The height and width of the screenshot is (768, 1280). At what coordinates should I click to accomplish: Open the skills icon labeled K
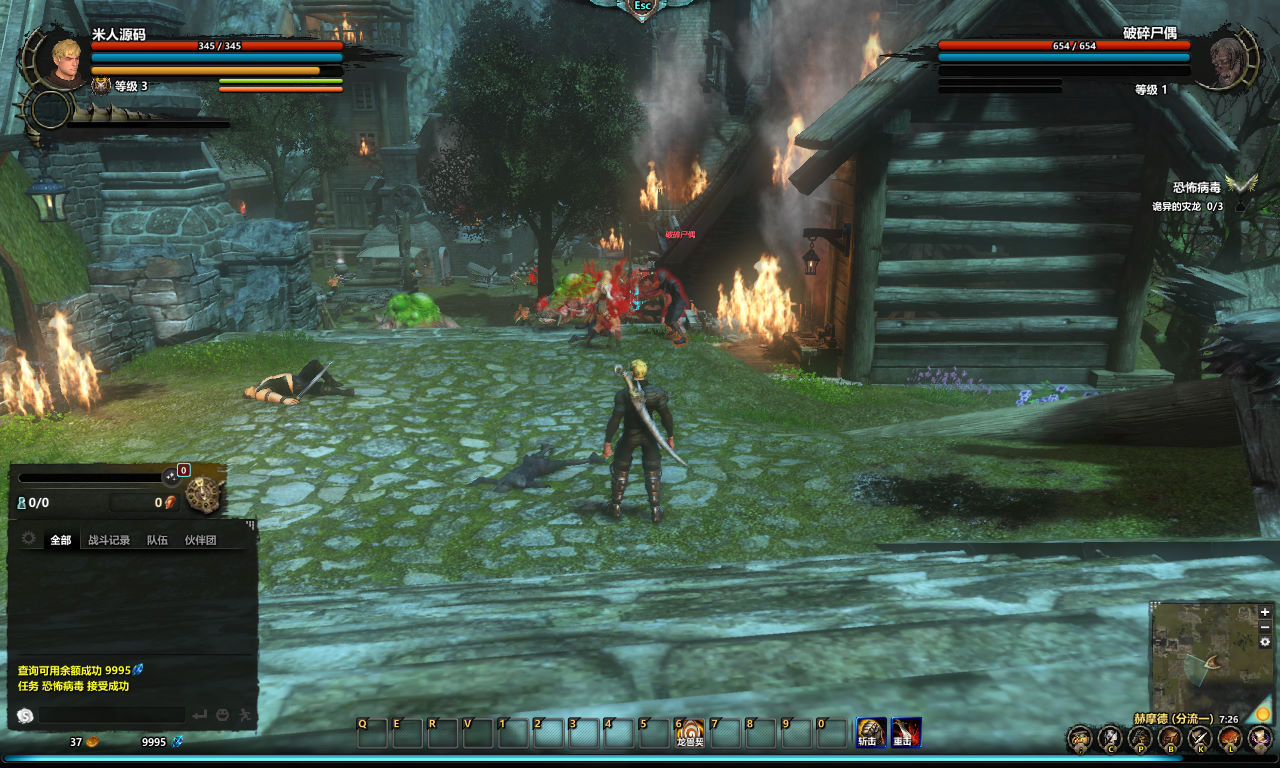pyautogui.click(x=1200, y=739)
